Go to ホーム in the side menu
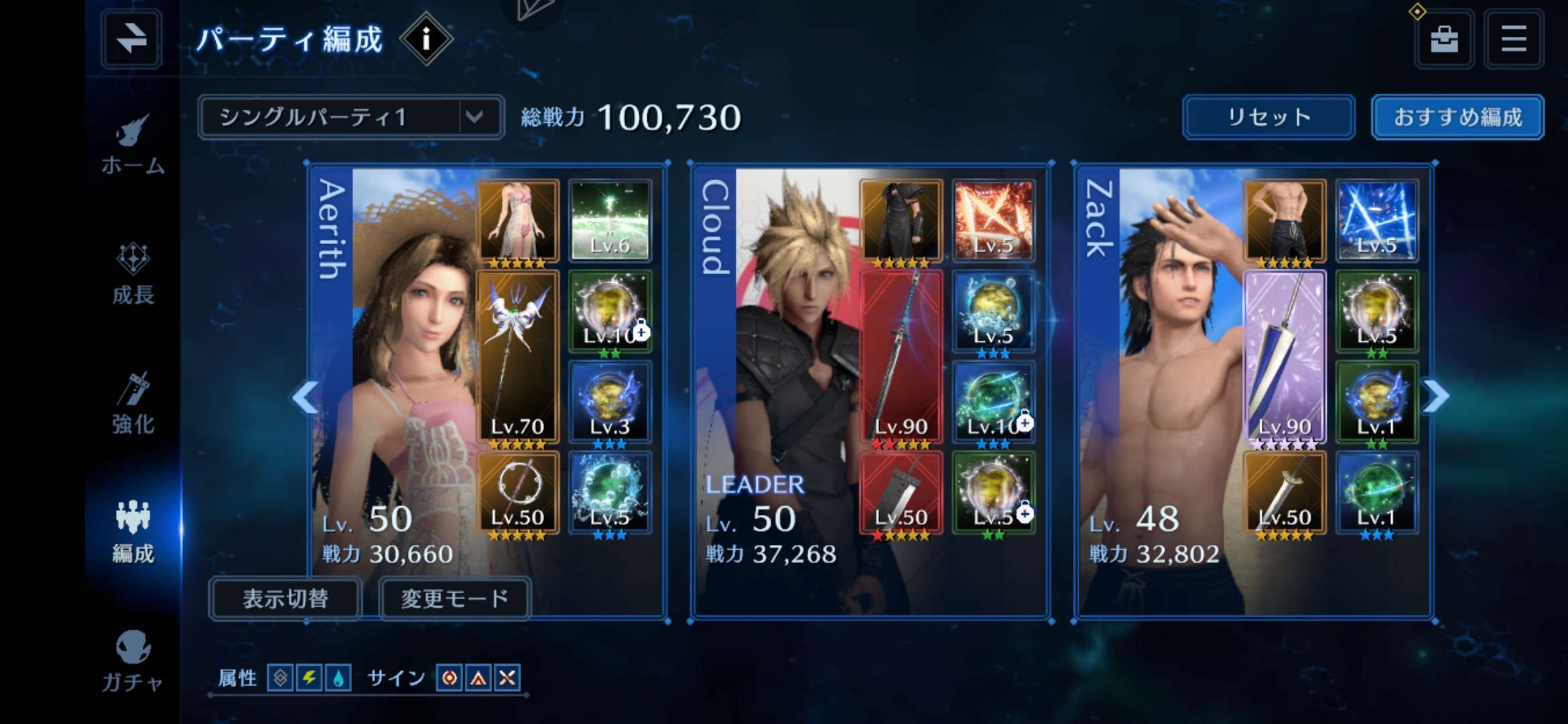1568x724 pixels. click(x=133, y=144)
